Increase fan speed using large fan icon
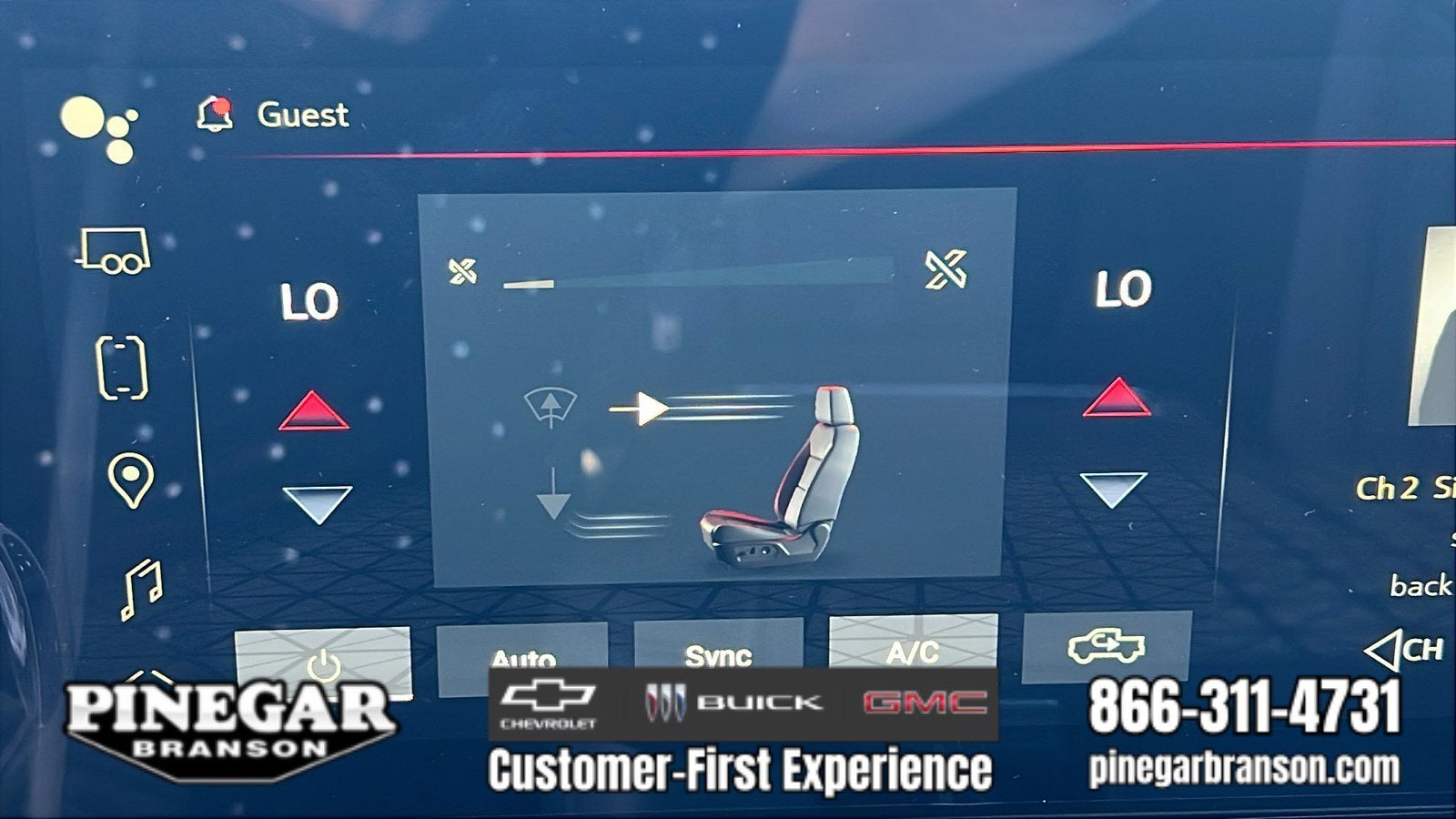1456x819 pixels. pos(945,269)
